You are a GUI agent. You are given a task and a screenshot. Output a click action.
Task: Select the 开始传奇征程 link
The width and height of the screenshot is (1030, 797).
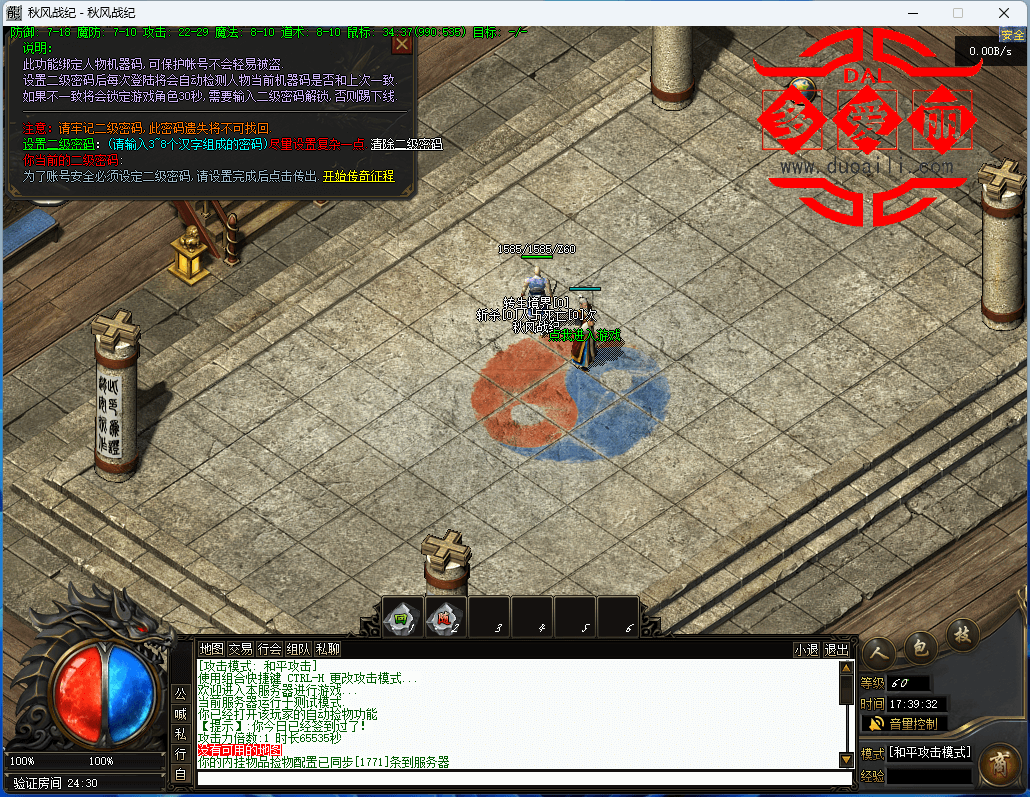(x=358, y=176)
